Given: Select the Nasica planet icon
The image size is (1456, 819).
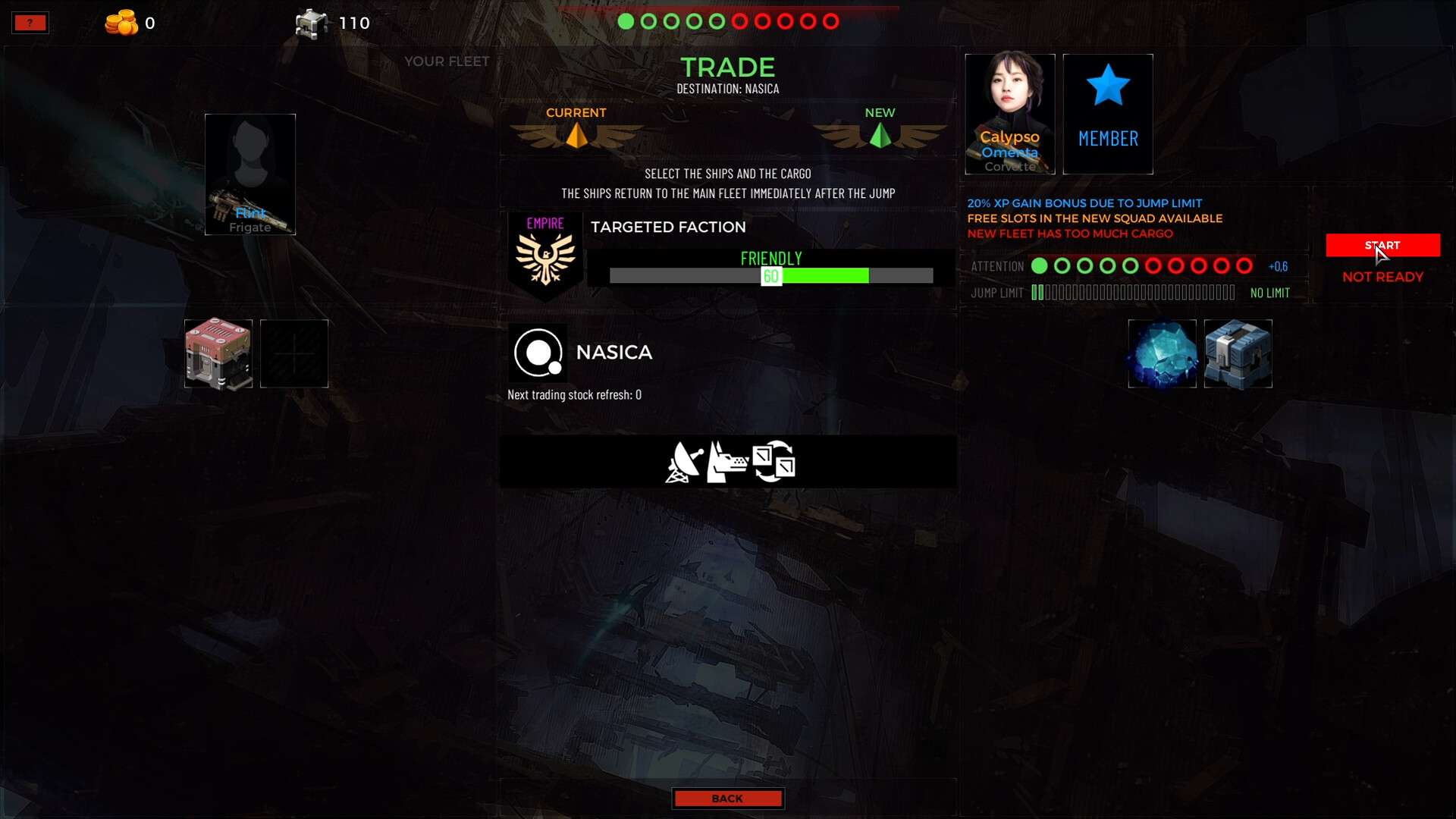Looking at the screenshot, I should click(x=538, y=353).
